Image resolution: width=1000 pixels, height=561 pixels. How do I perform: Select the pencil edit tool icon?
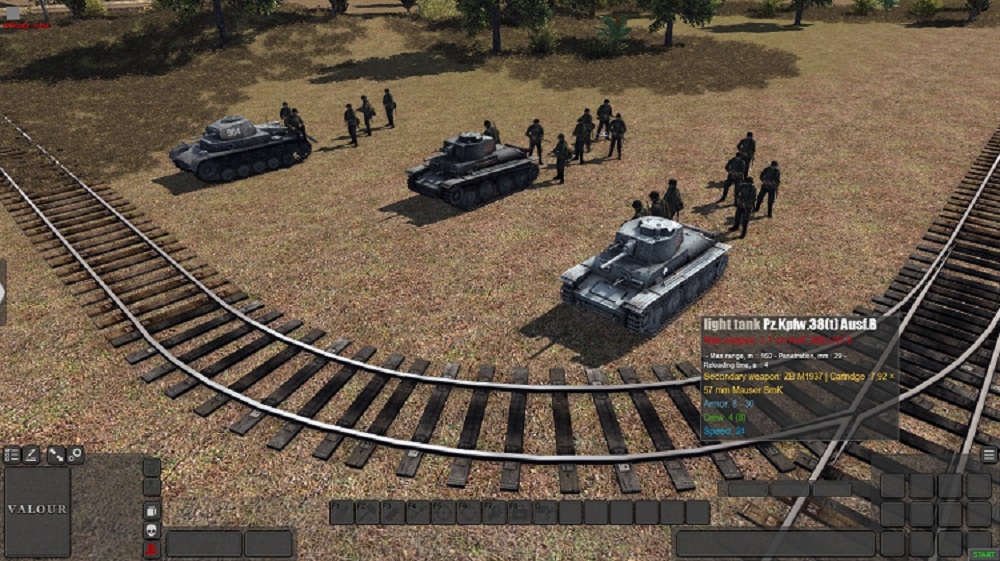31,455
